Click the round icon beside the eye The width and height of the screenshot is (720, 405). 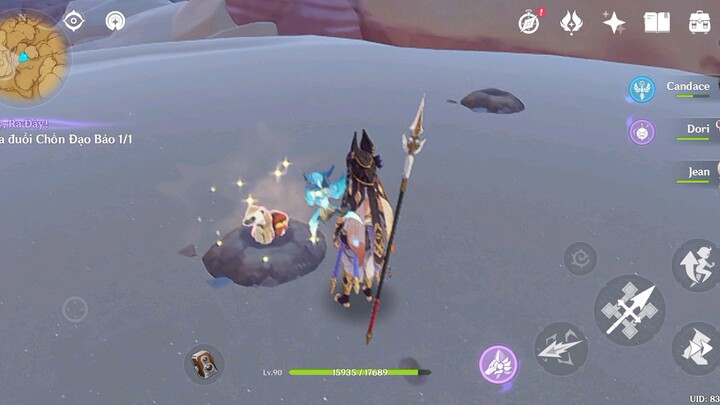click(116, 21)
